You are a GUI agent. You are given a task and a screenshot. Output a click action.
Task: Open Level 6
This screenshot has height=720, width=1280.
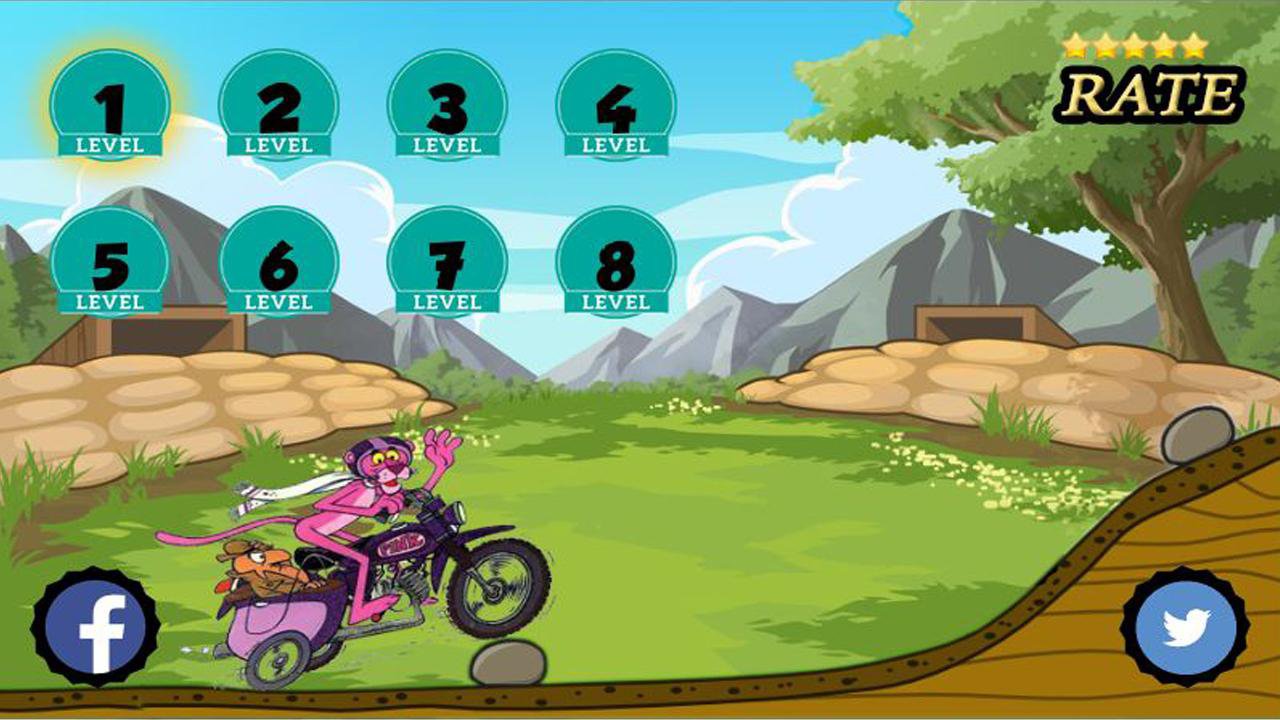tap(281, 260)
